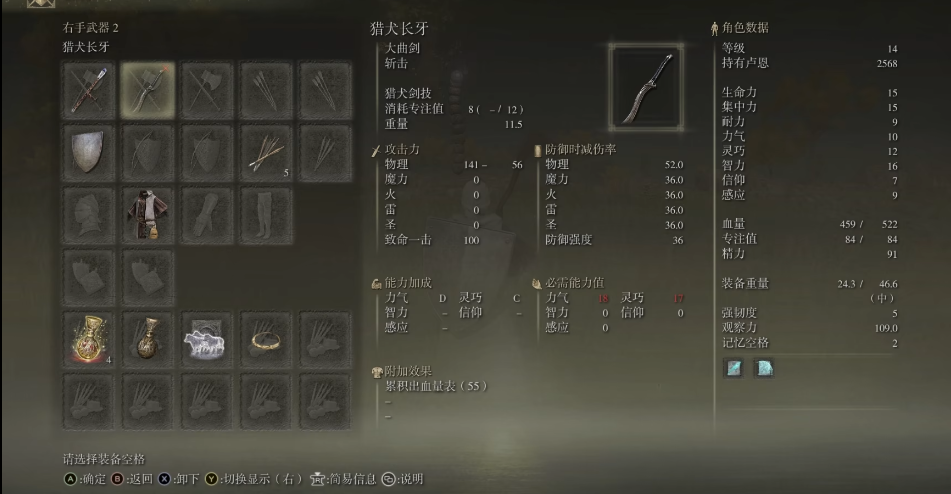Choose the golden ring quick item
This screenshot has height=494, width=951.
click(x=266, y=340)
